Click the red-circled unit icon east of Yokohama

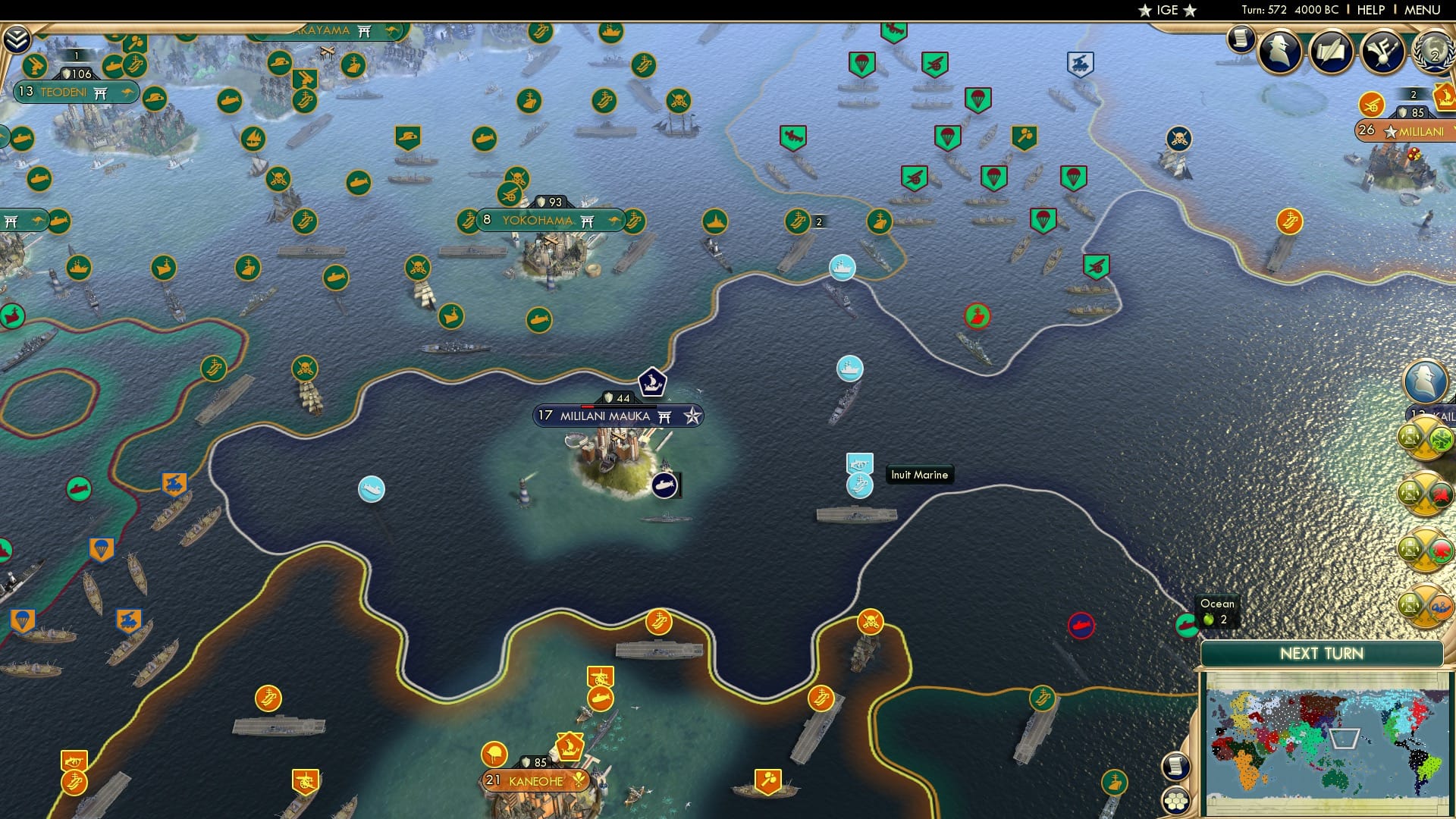pyautogui.click(x=977, y=318)
